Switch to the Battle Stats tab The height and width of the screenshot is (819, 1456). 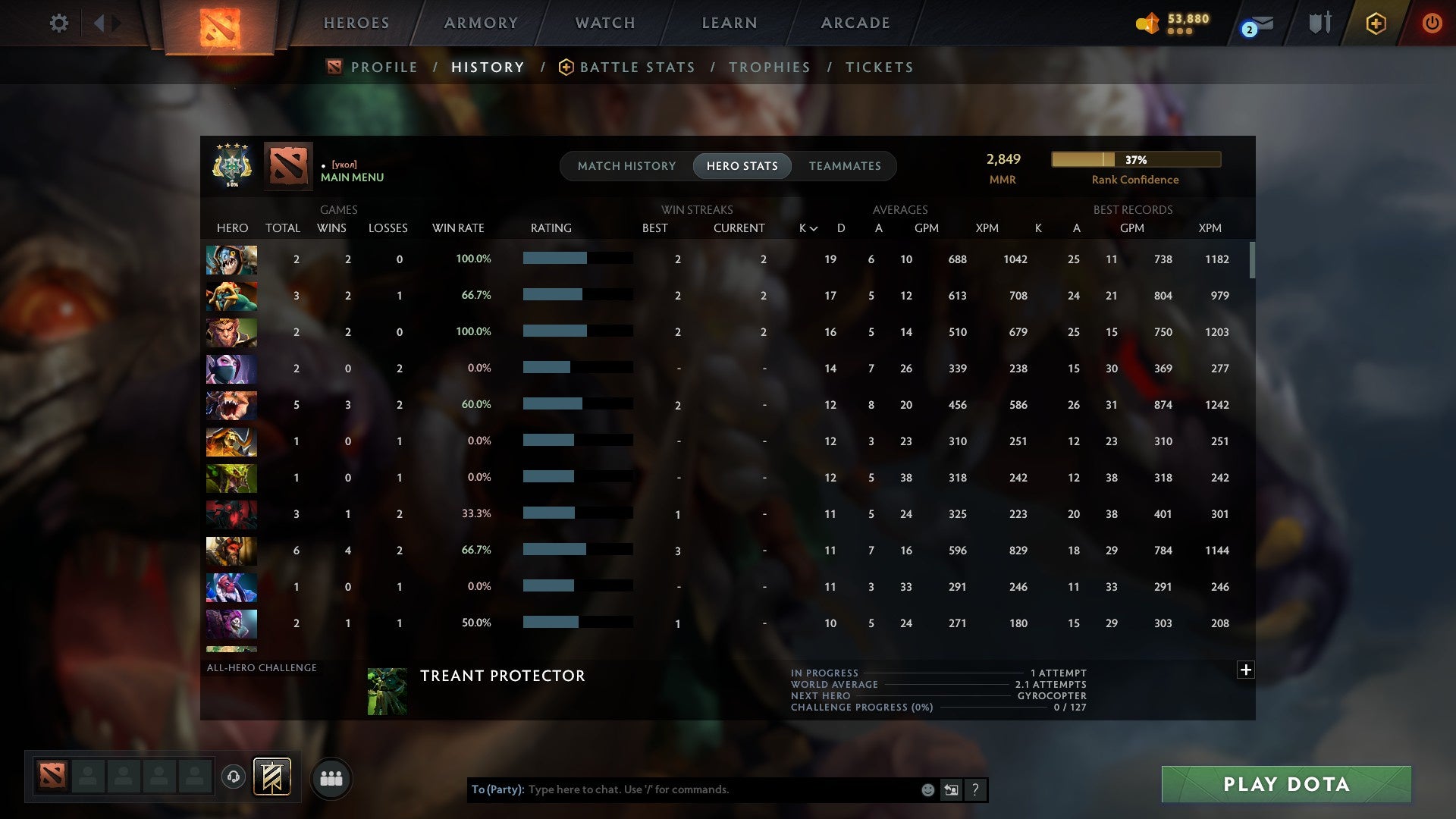point(637,67)
